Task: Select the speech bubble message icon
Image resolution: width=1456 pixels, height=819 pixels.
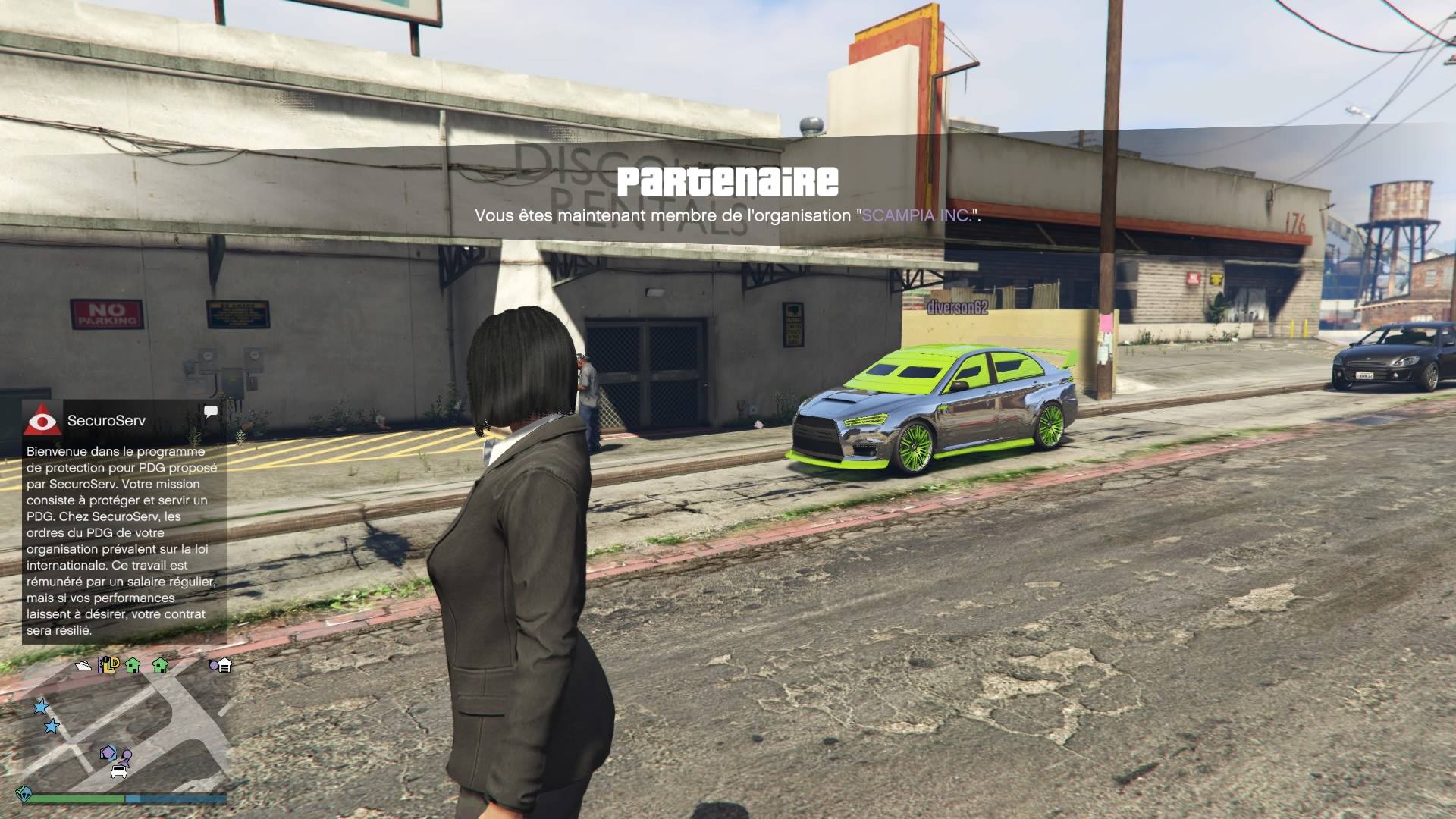Action: coord(211,412)
